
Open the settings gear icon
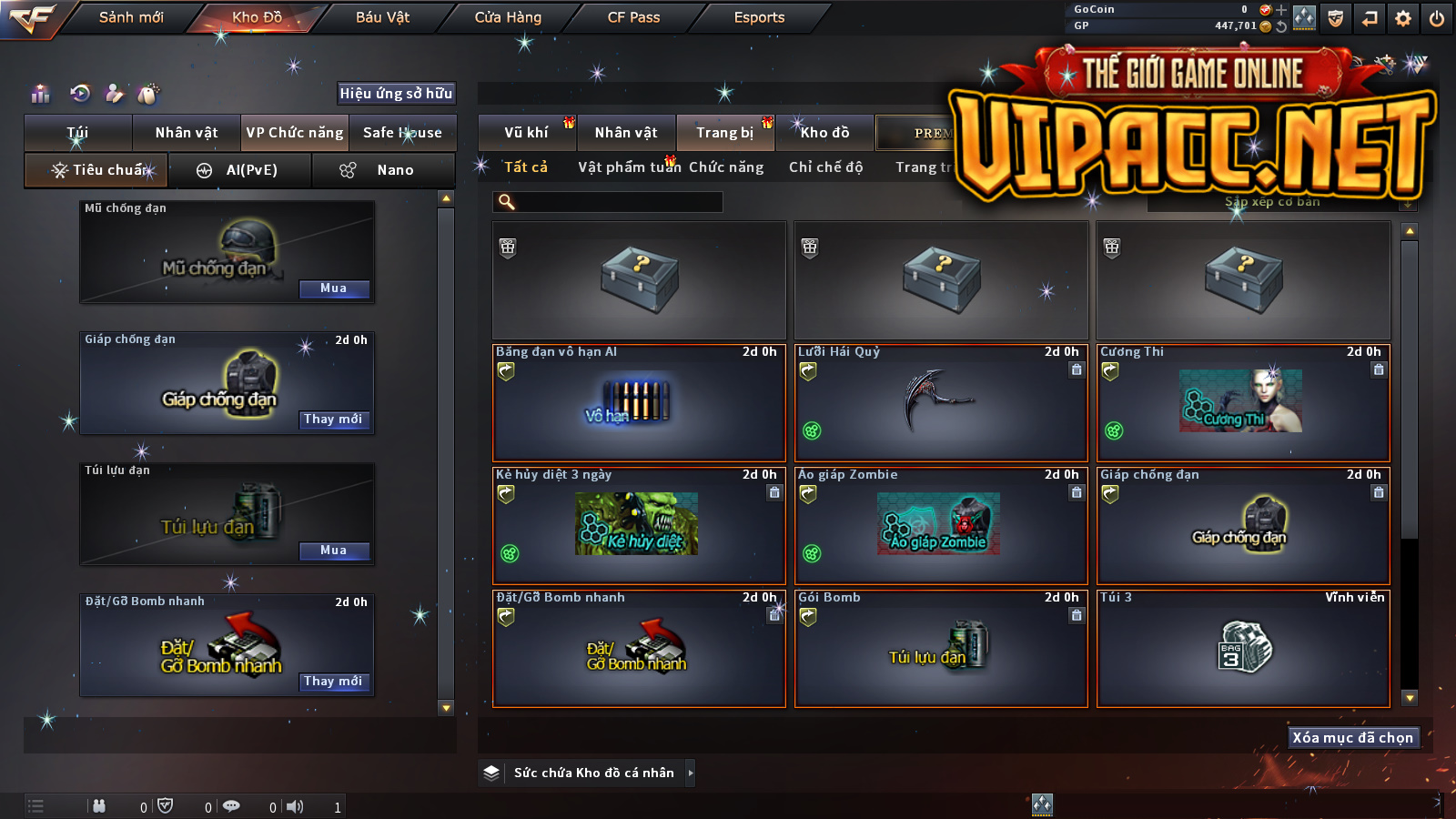tap(1403, 18)
